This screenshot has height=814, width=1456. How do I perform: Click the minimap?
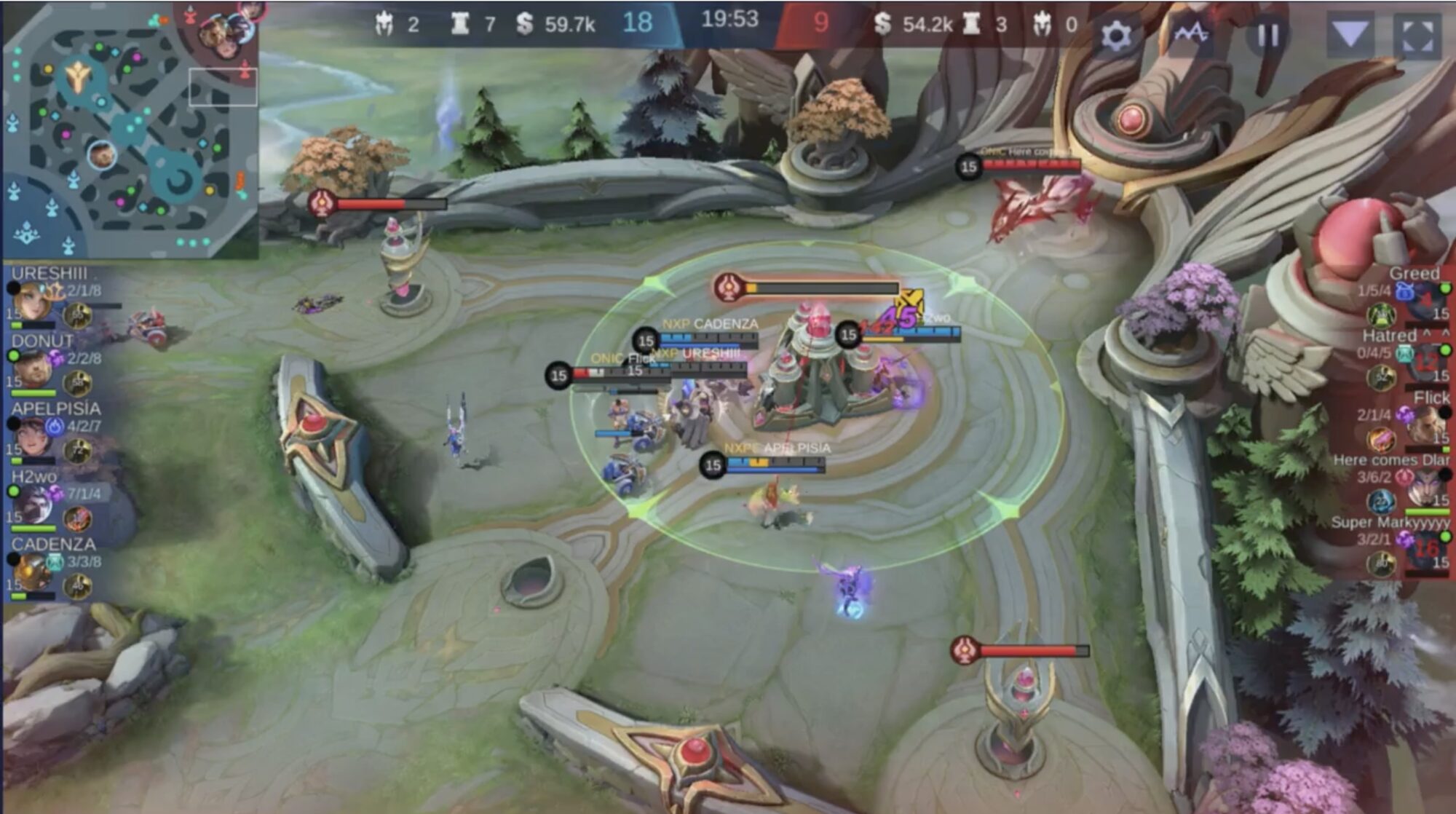tap(130, 131)
